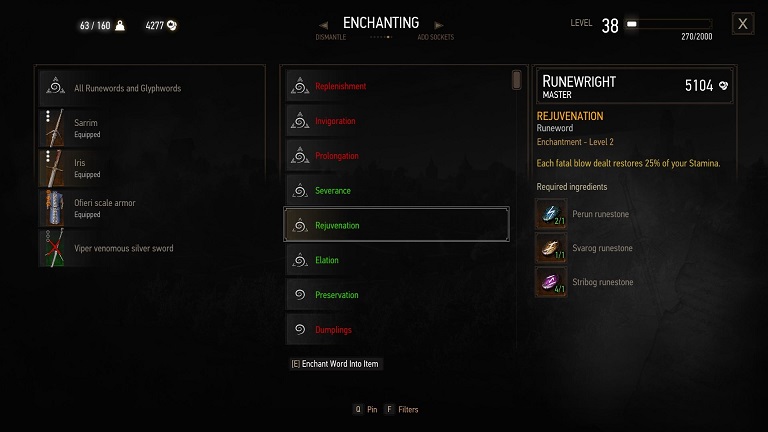Grab the enchantment list scrollbar handle

[517, 79]
